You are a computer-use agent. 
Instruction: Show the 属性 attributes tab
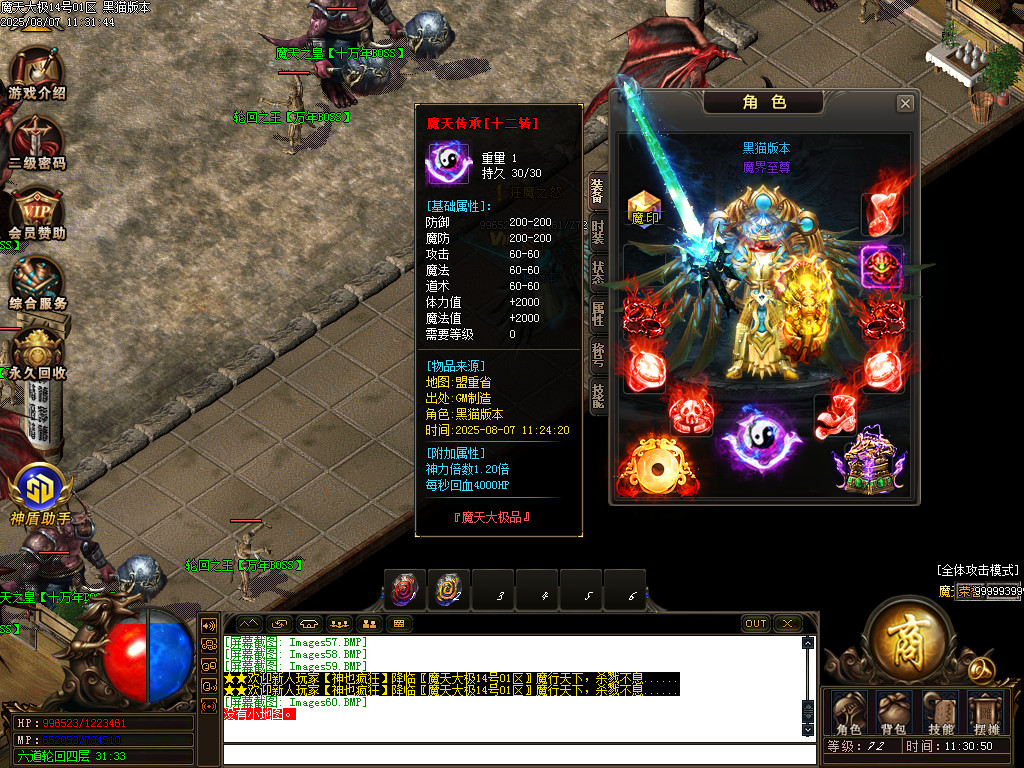pyautogui.click(x=597, y=313)
